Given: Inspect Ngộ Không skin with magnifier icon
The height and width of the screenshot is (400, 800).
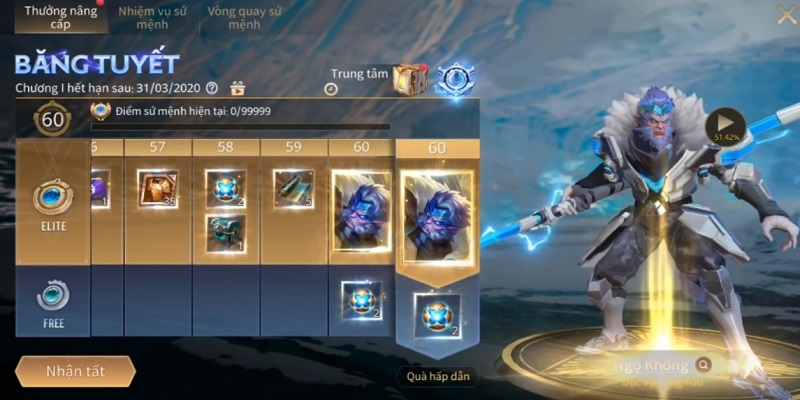Looking at the screenshot, I should tap(705, 365).
